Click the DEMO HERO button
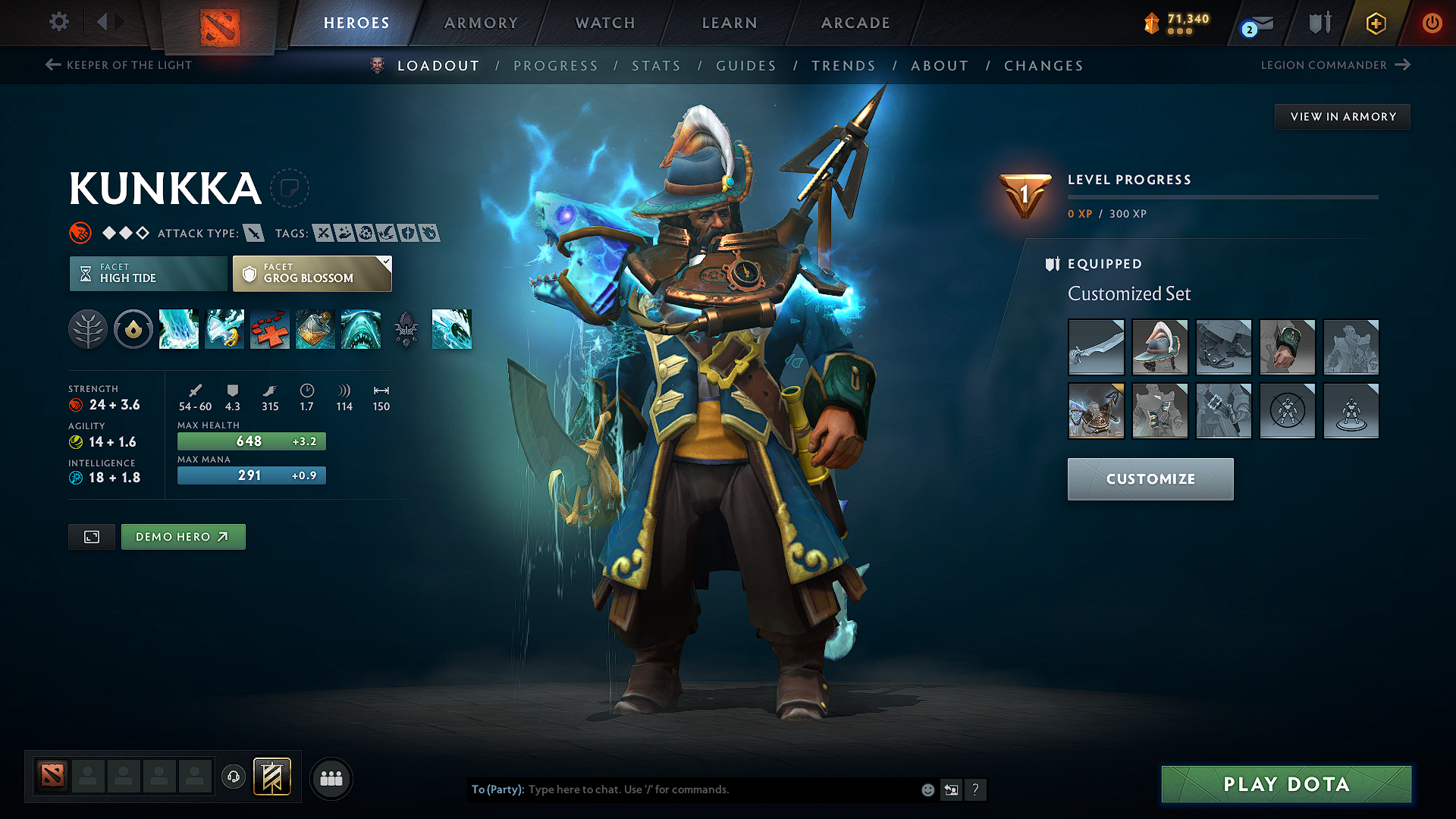1456x819 pixels. pos(183,536)
